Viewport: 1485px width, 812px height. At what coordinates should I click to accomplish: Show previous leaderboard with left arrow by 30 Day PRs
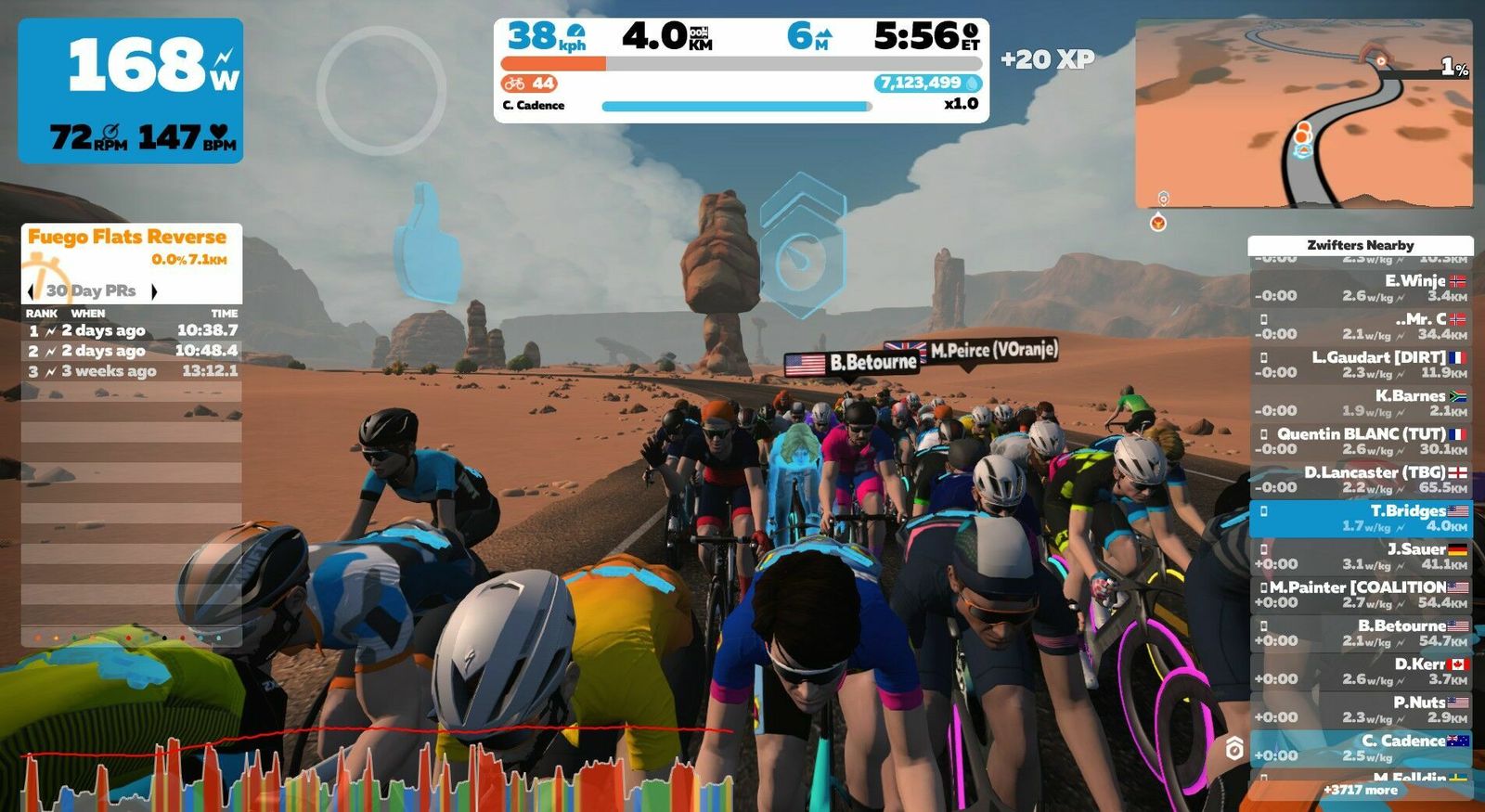point(31,291)
